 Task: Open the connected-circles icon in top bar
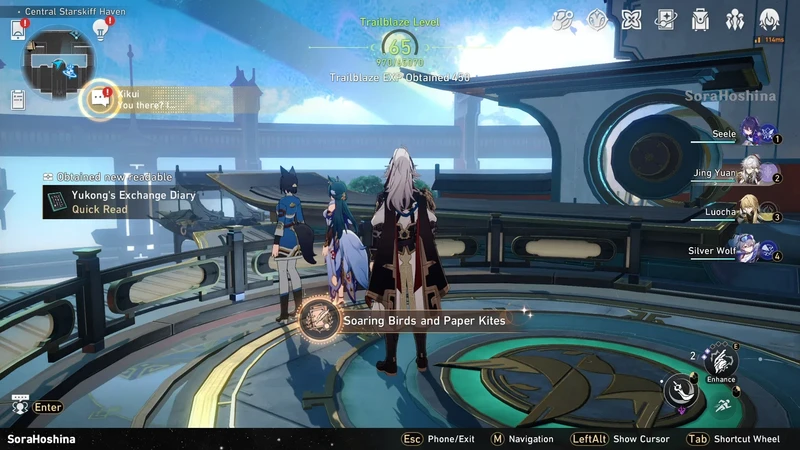point(563,19)
